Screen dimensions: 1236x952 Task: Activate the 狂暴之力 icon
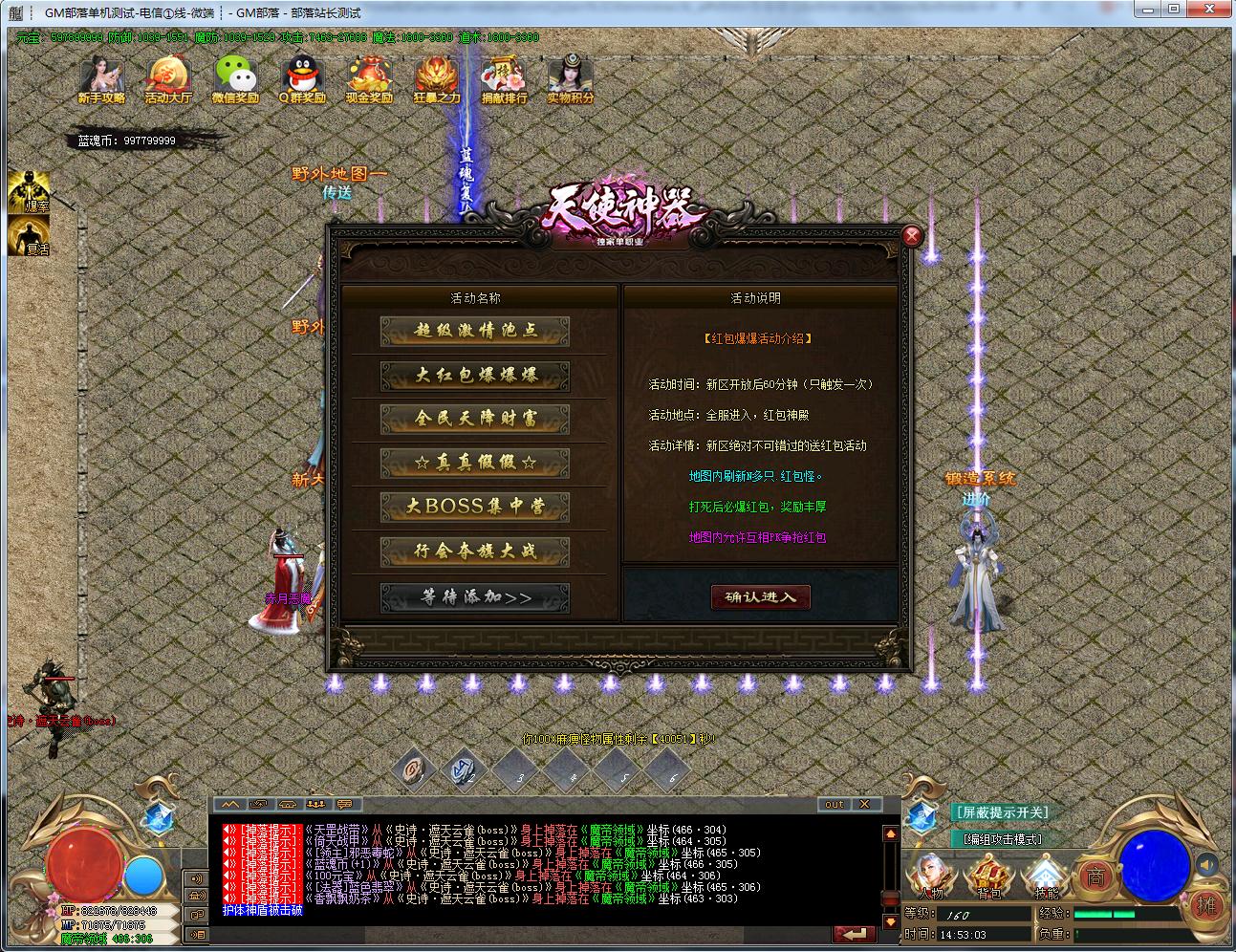[437, 79]
